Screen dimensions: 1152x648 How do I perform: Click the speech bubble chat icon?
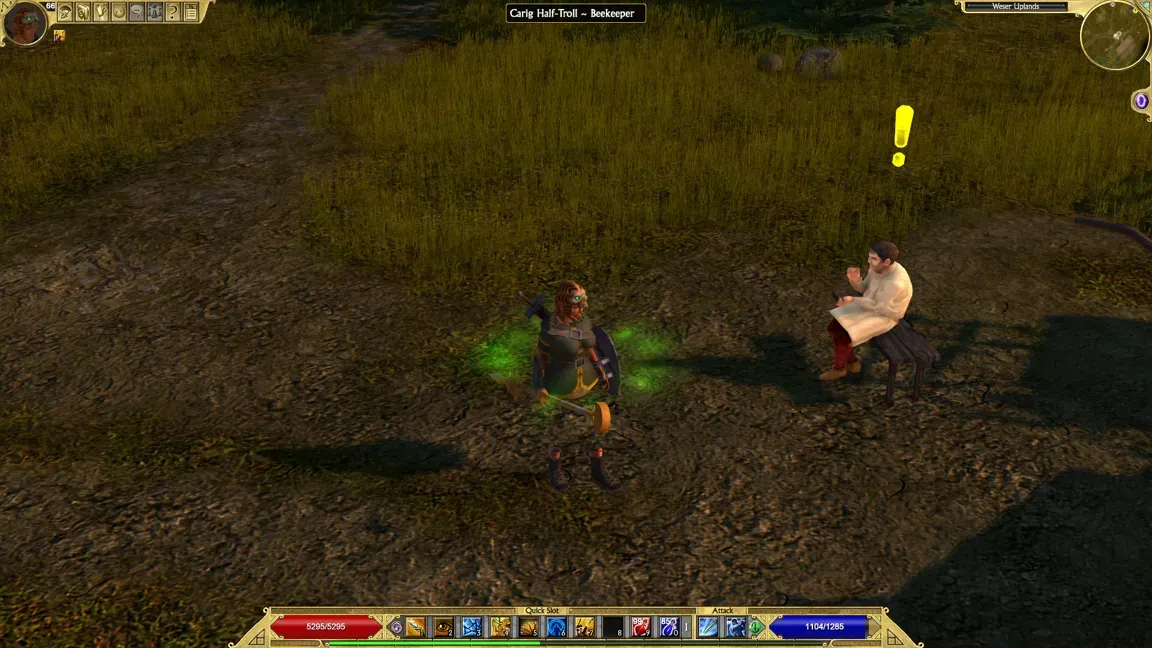point(137,12)
